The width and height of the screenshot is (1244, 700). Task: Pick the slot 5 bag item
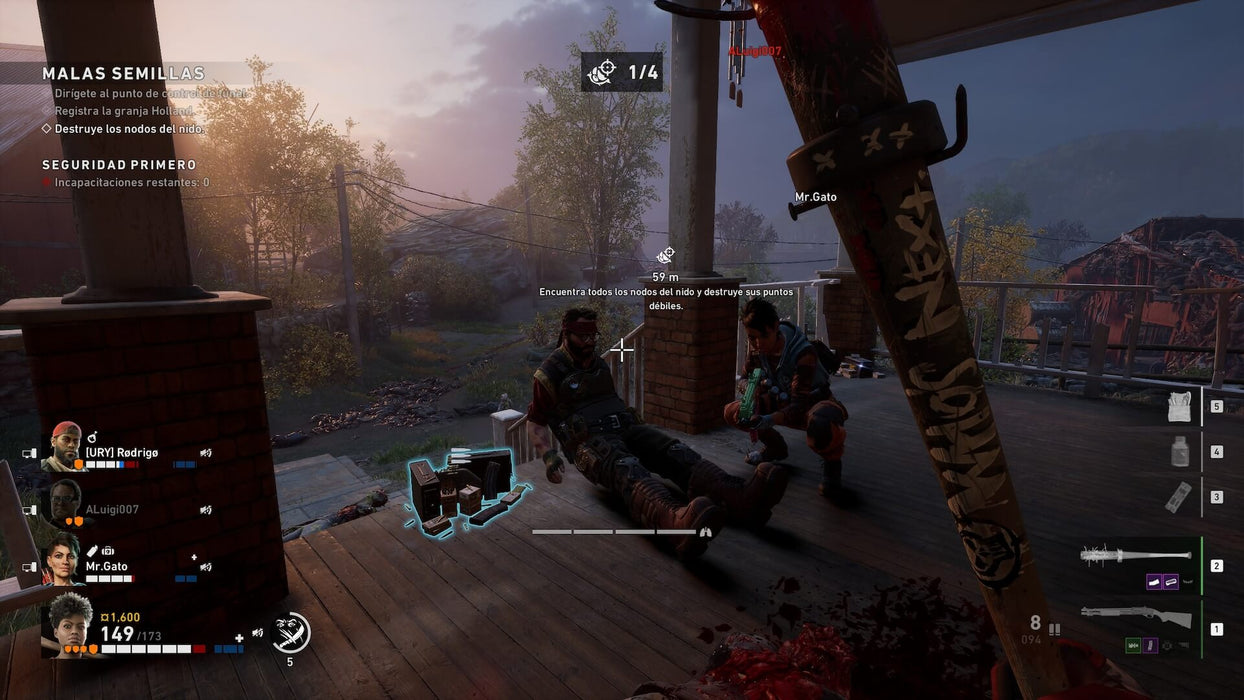1180,406
